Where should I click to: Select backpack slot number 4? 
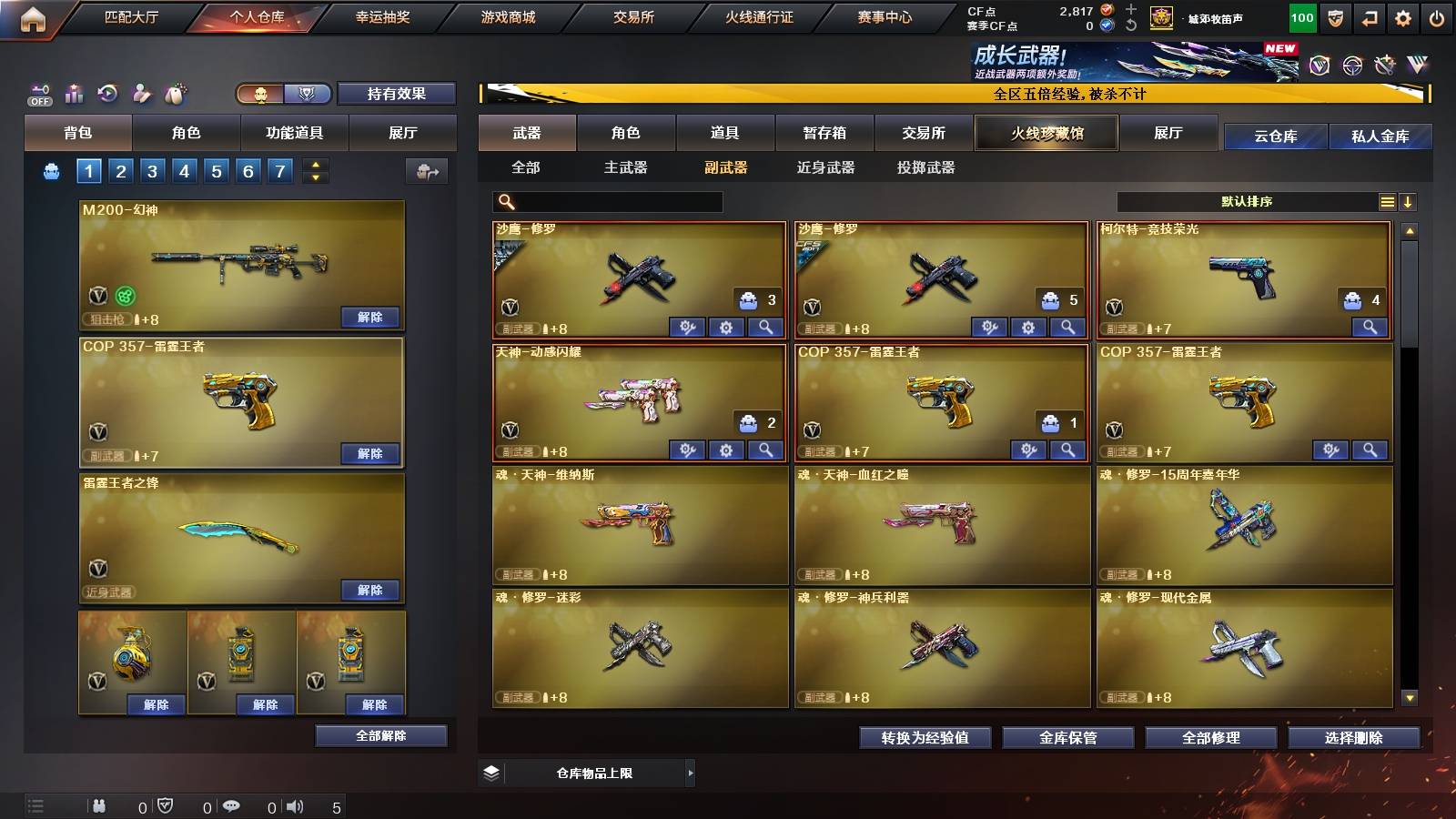point(185,169)
